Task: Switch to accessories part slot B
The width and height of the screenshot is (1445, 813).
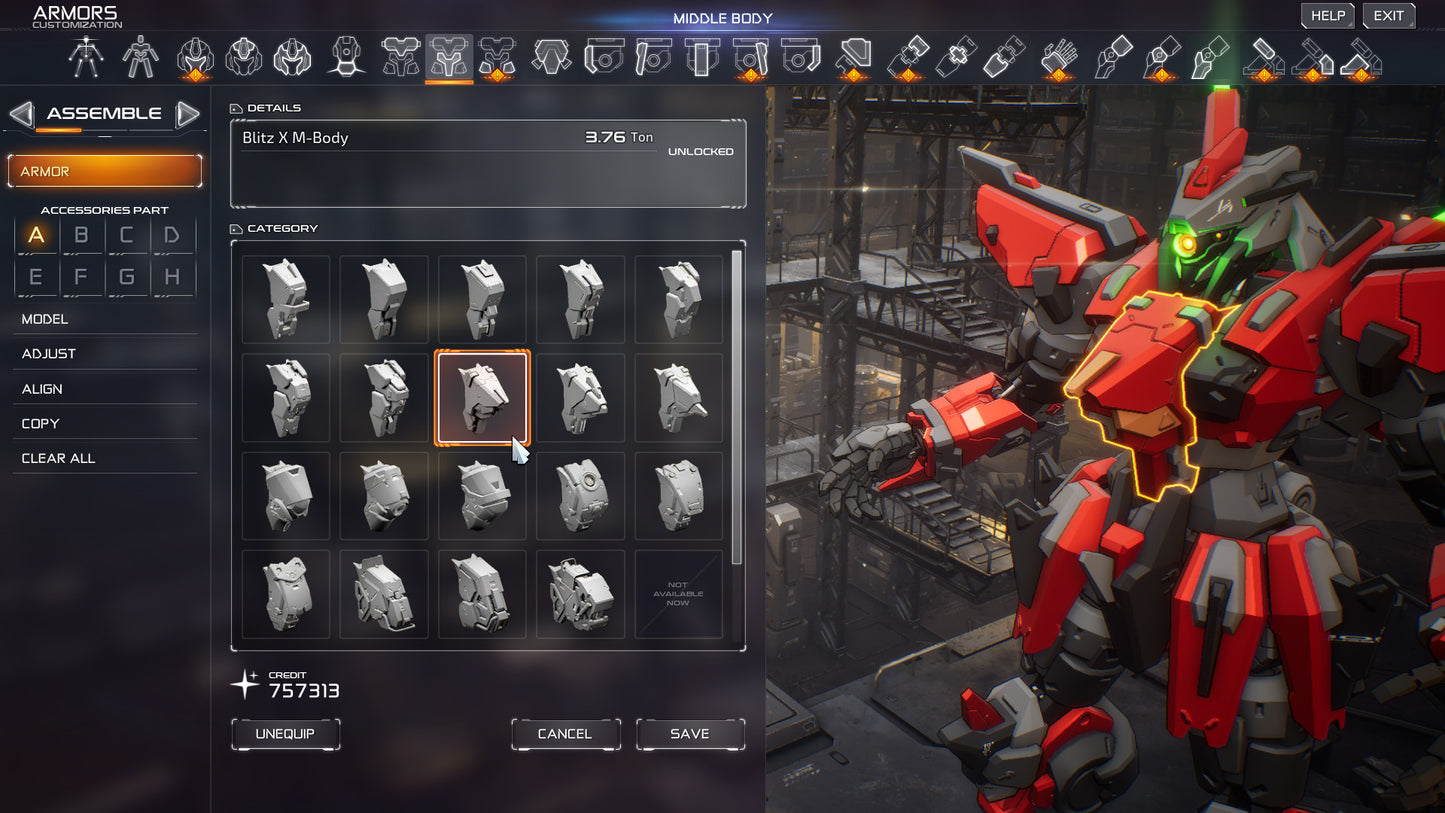Action: coord(82,235)
